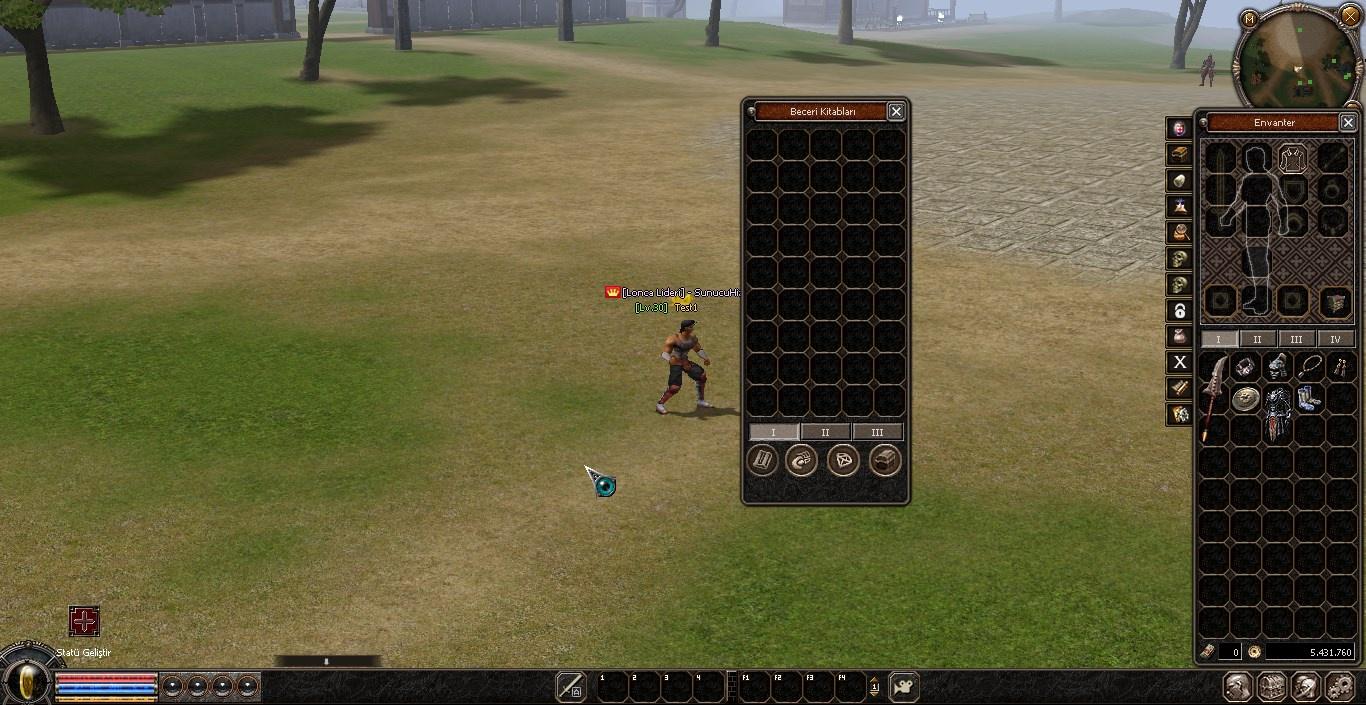Choose the gem icon storage category
This screenshot has height=705, width=1366.
[843, 460]
